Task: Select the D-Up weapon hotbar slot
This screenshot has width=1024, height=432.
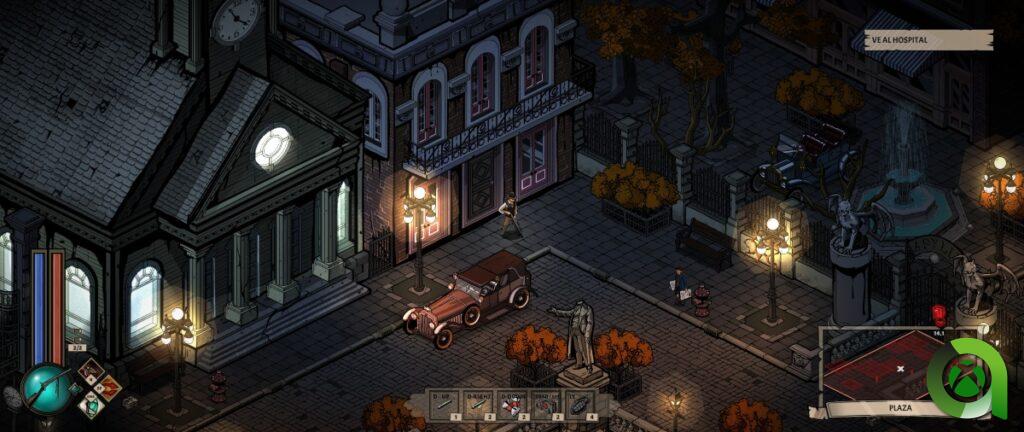Action: [x=444, y=403]
